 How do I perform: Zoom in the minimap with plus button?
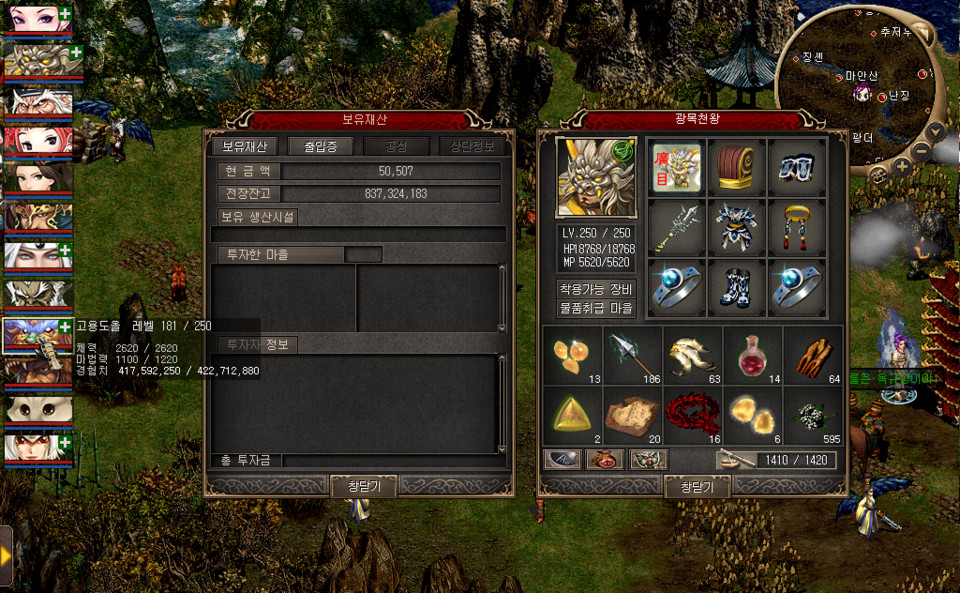click(x=901, y=167)
